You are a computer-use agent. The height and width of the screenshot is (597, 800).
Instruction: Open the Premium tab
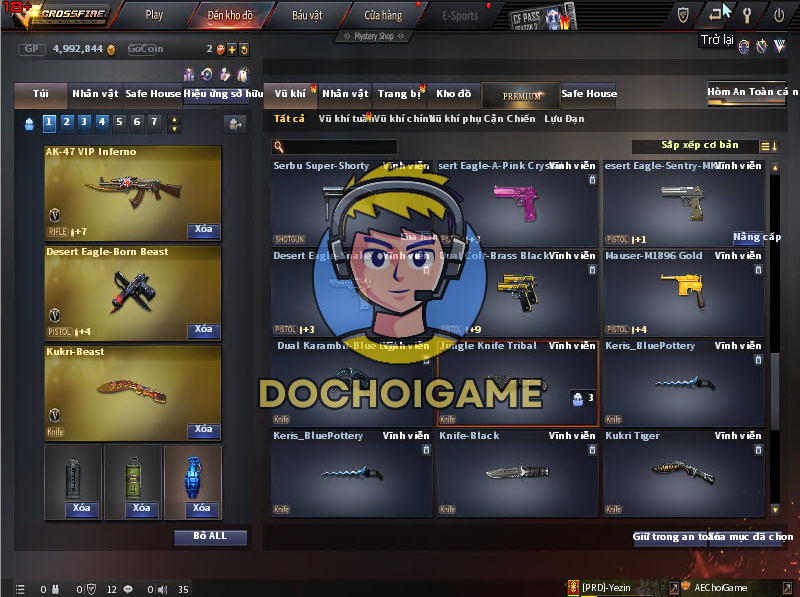[x=522, y=95]
